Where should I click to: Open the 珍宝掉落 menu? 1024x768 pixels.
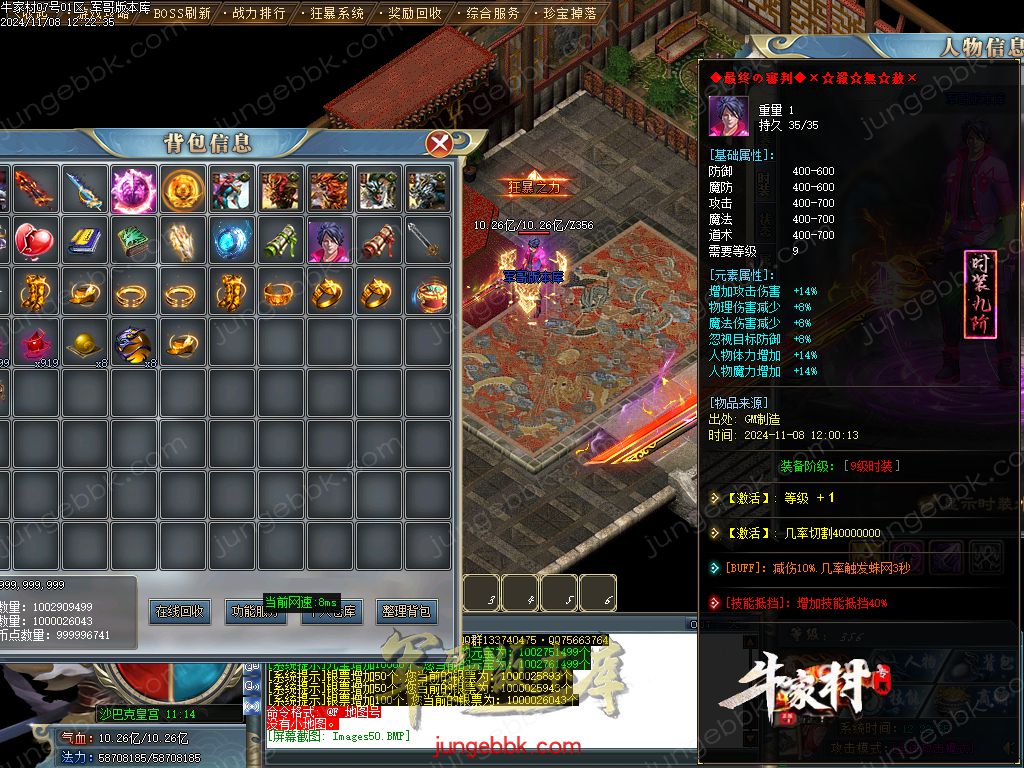tap(570, 14)
